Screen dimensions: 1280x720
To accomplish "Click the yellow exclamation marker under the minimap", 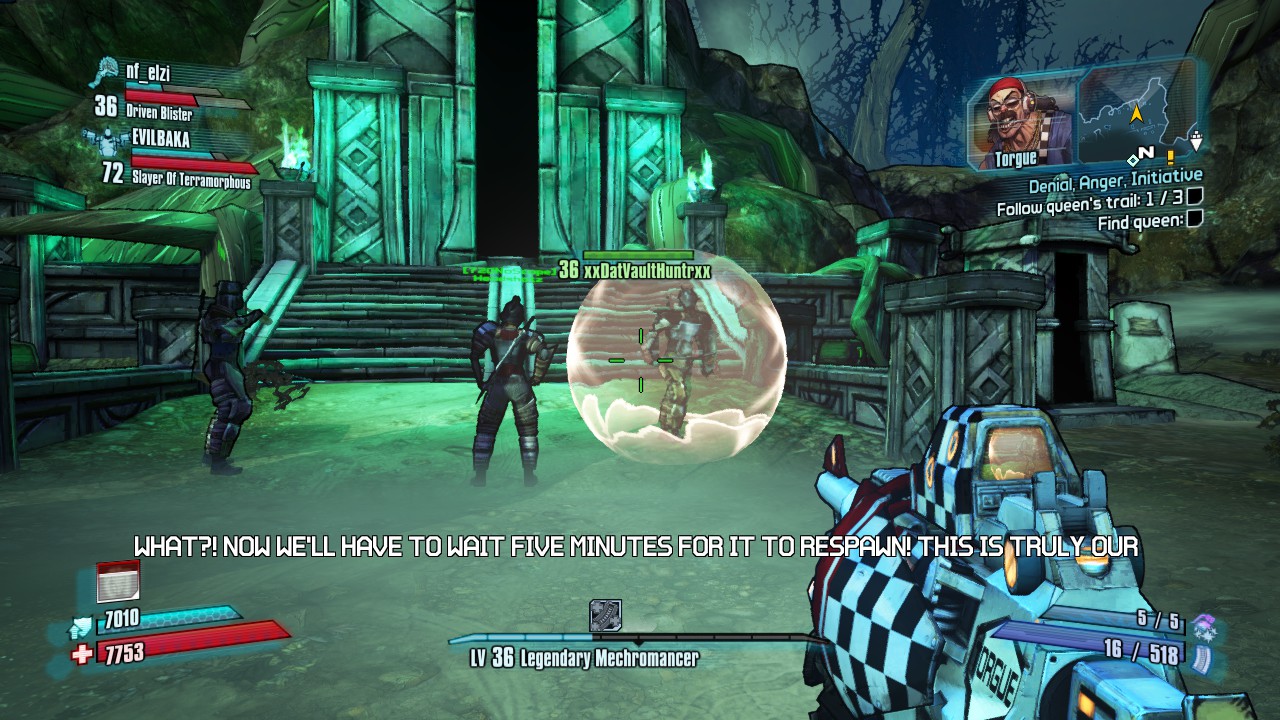I will [x=1169, y=157].
